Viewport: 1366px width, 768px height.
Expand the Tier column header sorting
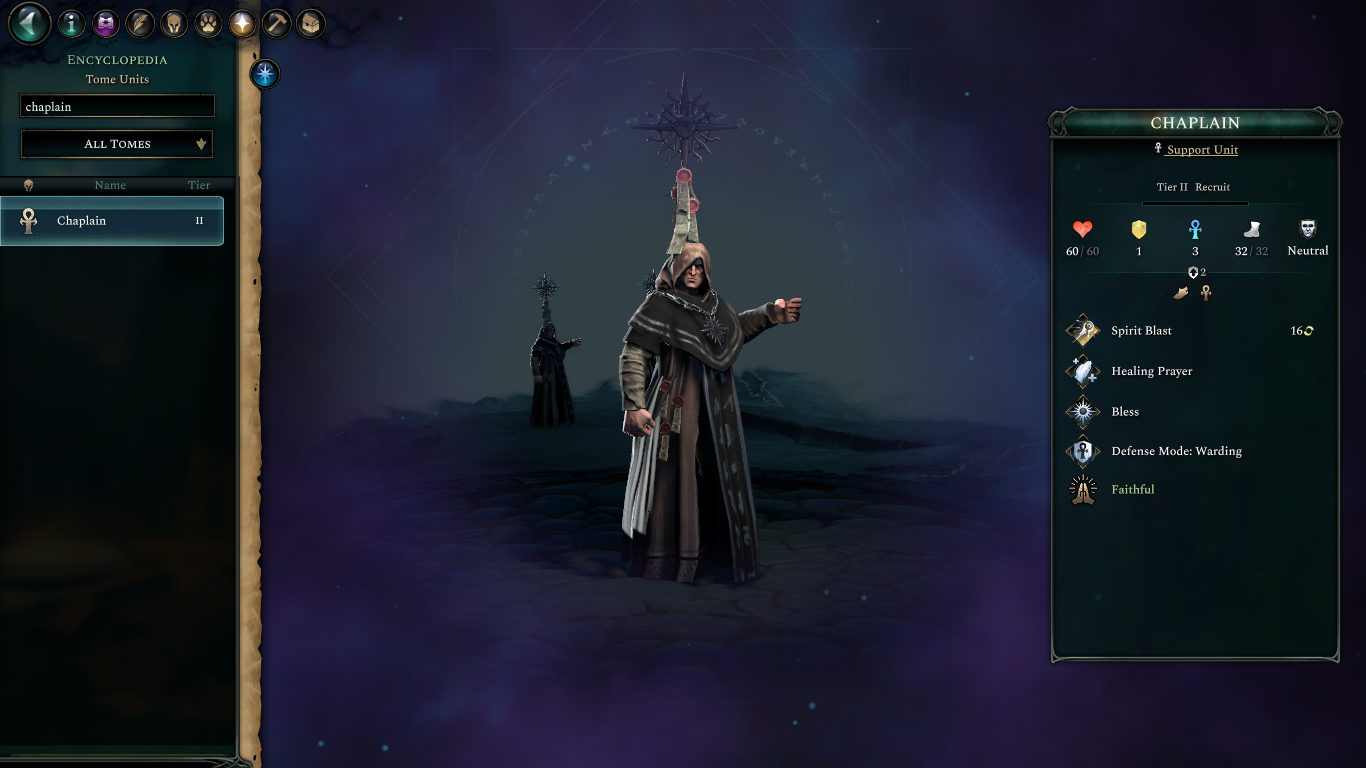coord(198,185)
